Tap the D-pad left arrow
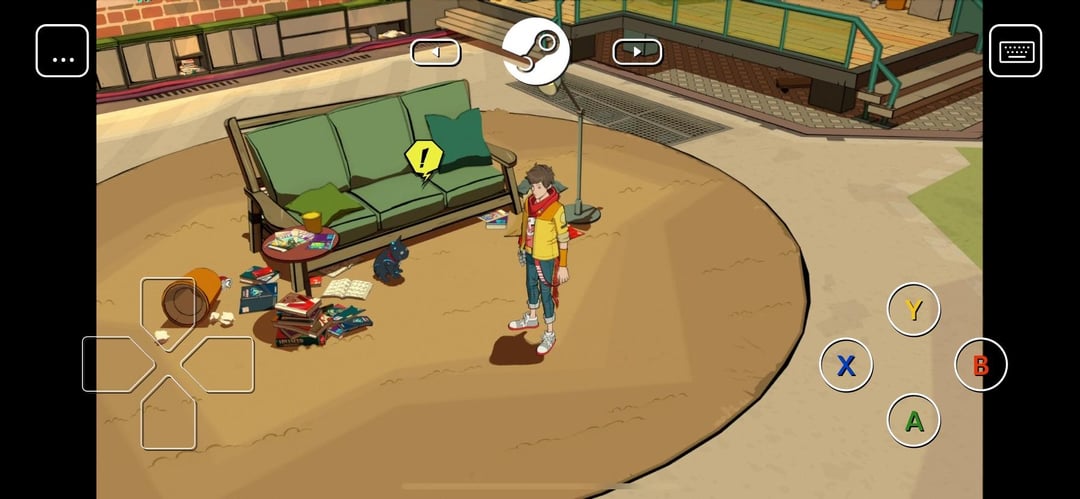1080x499 pixels. 115,364
